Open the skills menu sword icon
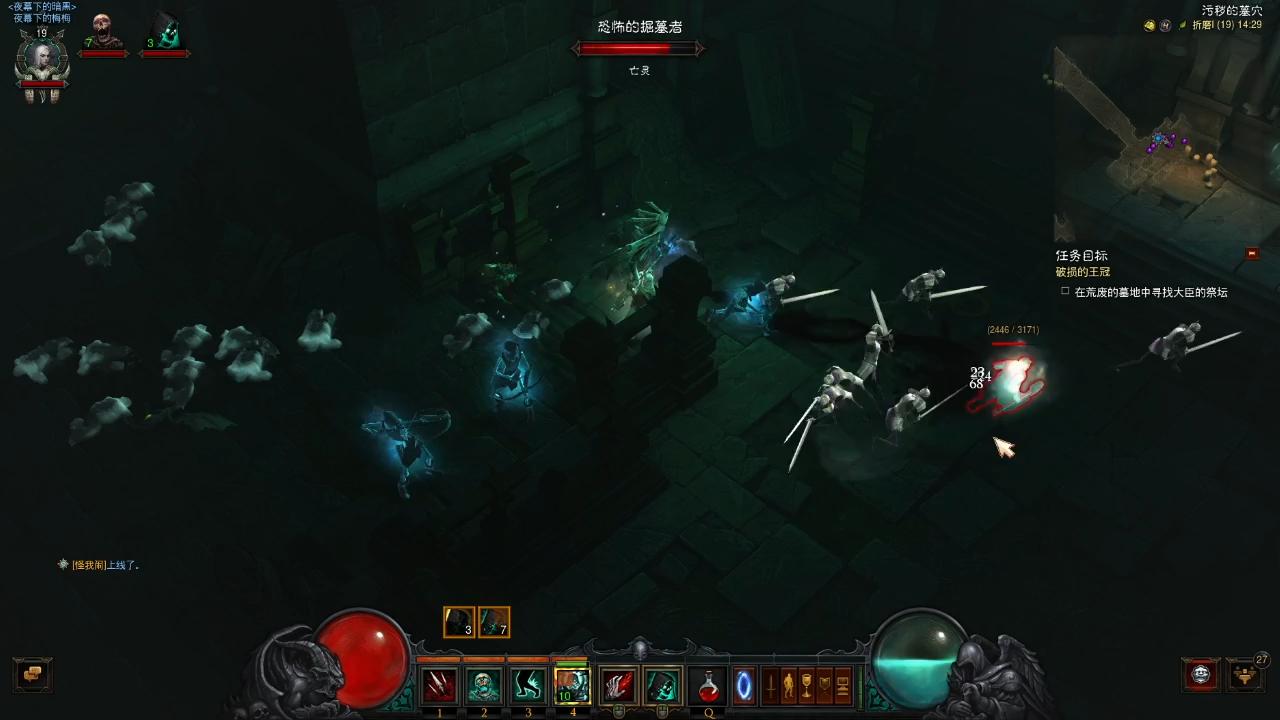This screenshot has width=1280, height=720. (771, 686)
